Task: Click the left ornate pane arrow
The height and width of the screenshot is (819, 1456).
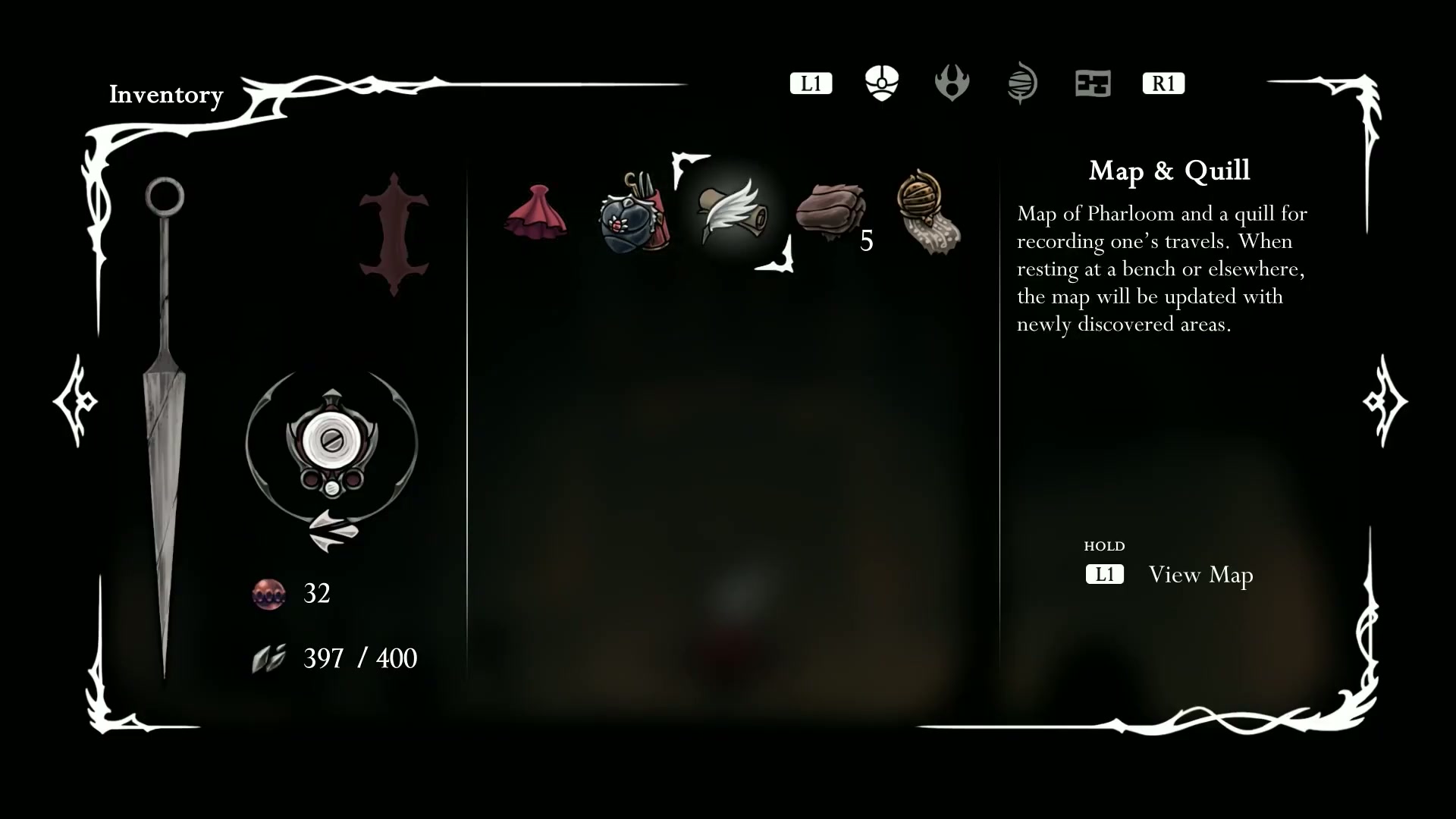Action: [76, 400]
